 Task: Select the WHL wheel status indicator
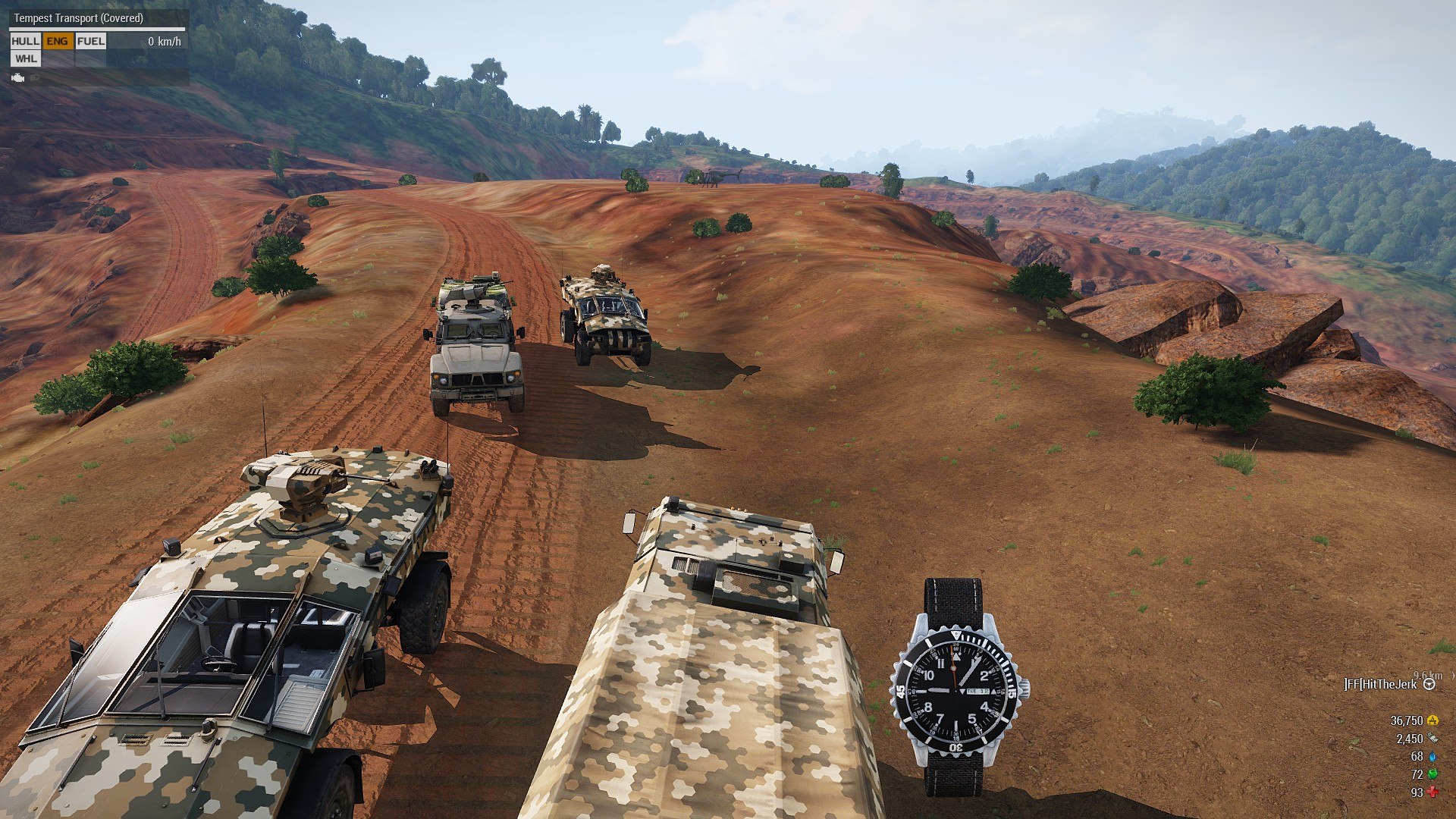[26, 58]
